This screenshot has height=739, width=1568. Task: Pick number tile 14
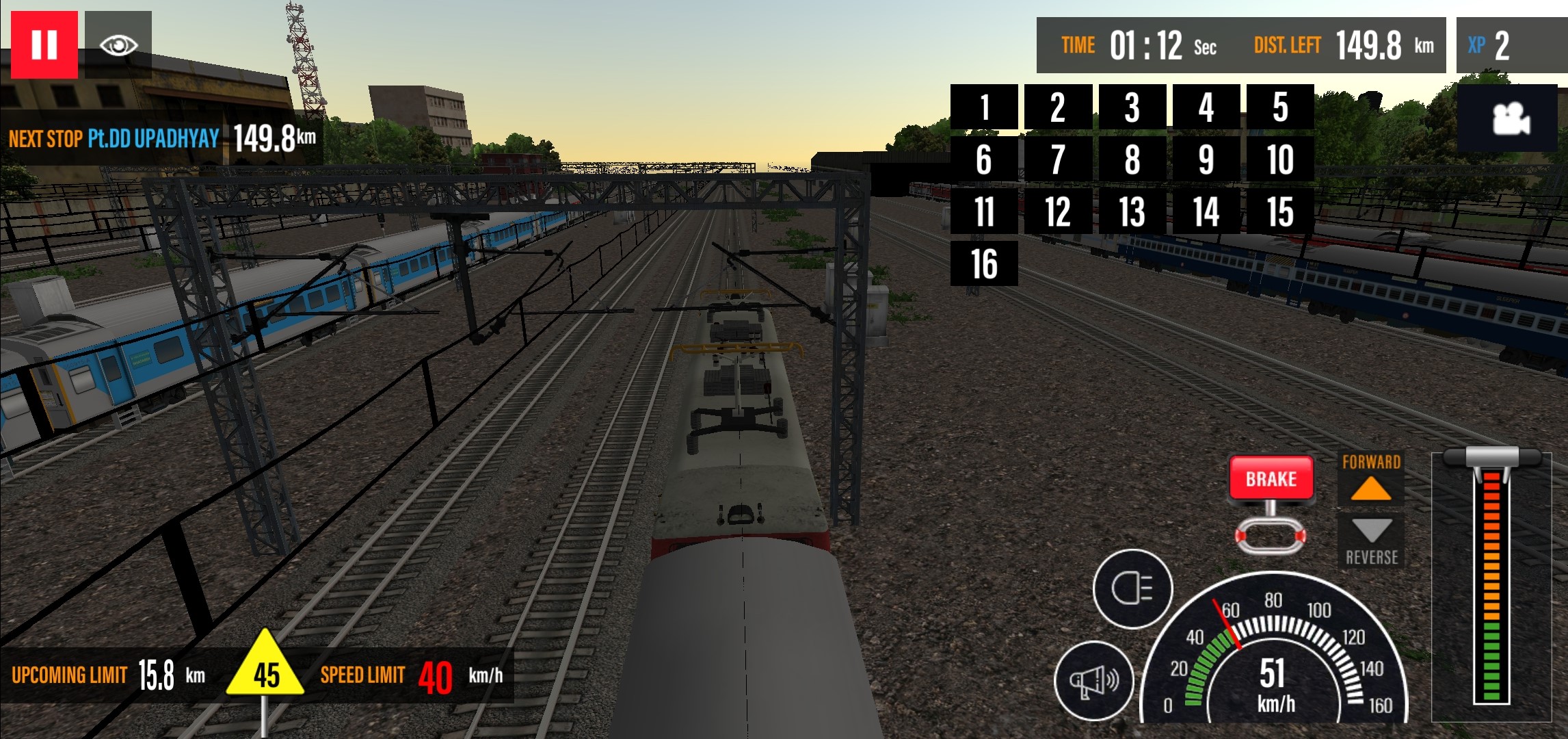pos(1206,211)
